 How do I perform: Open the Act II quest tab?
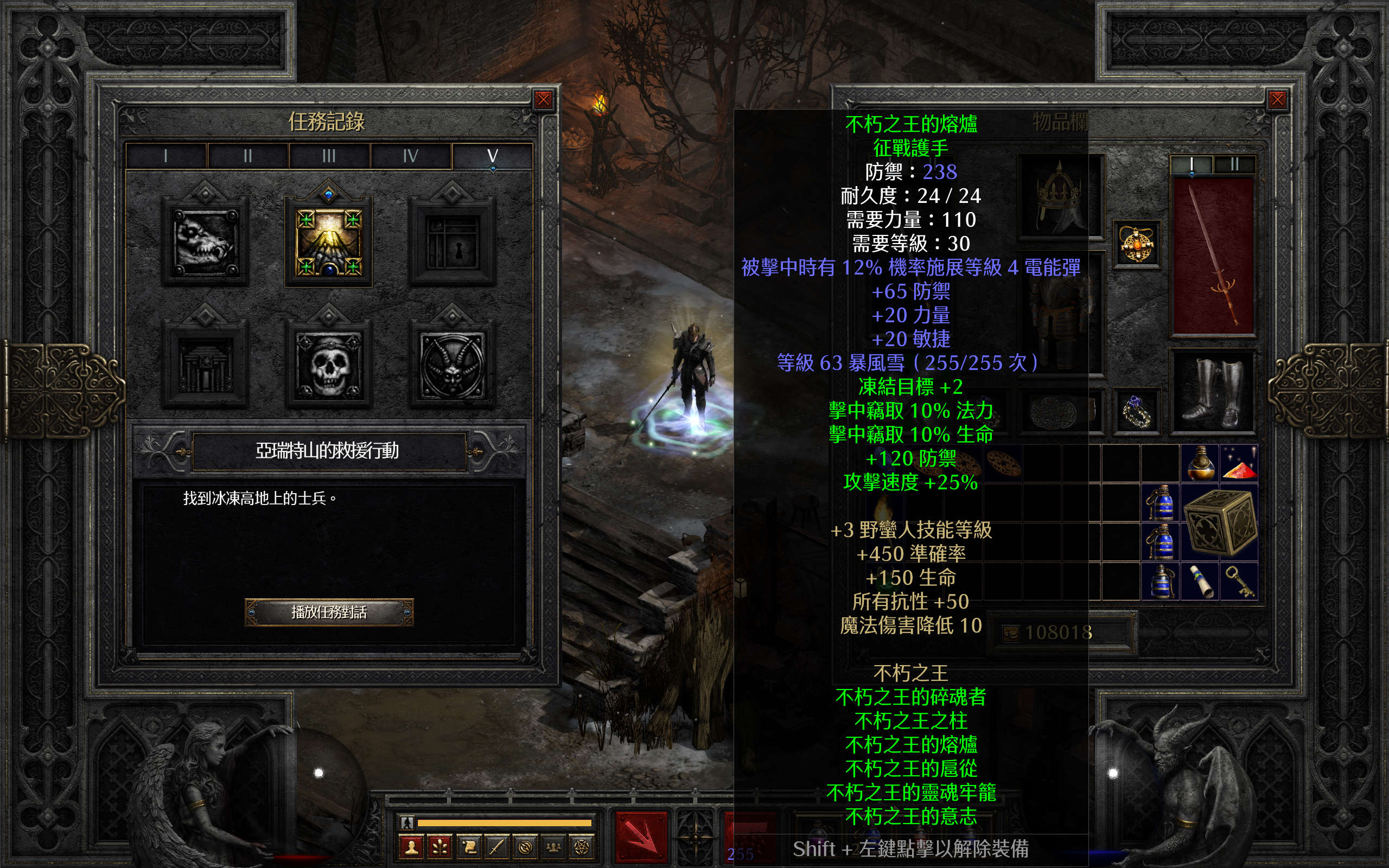pyautogui.click(x=247, y=156)
